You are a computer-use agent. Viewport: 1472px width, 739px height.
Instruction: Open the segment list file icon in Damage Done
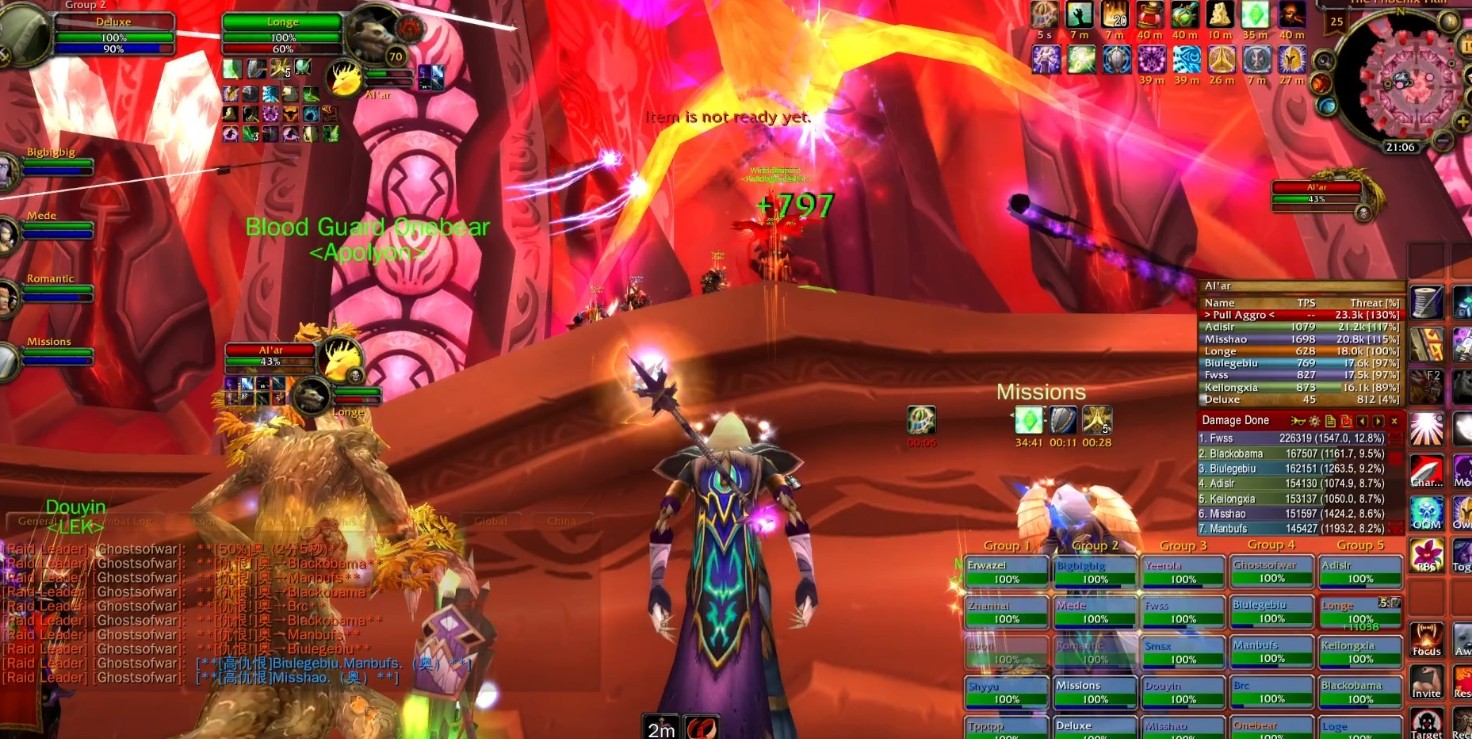tap(1330, 420)
